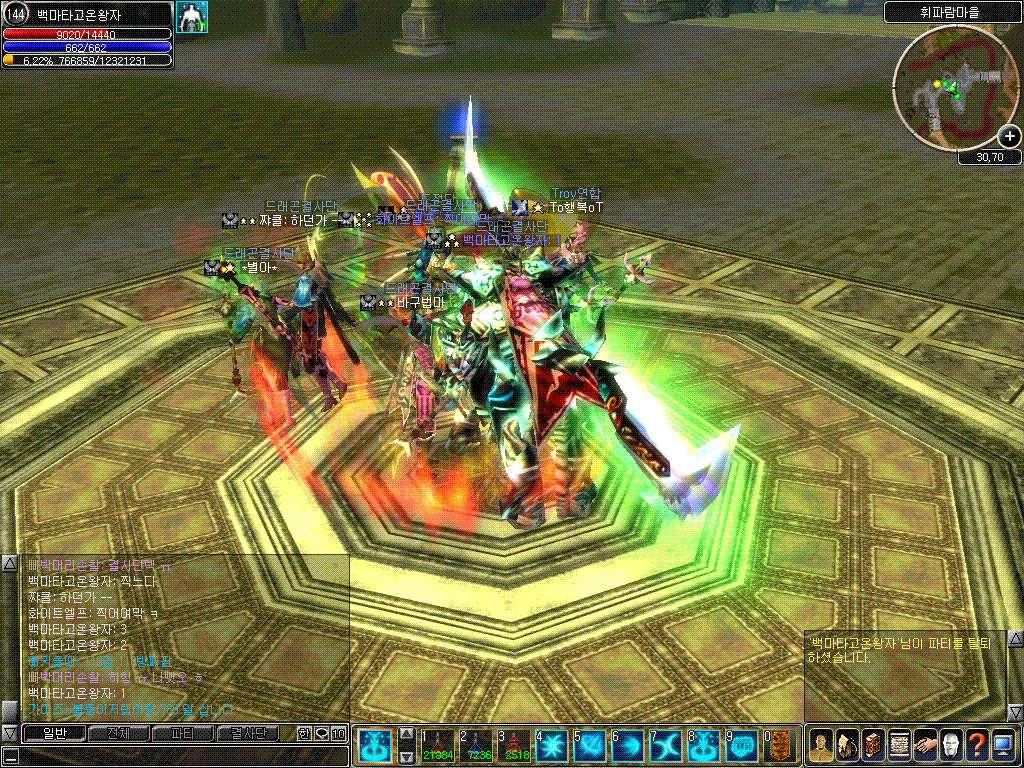Open the 파티 chat tab
This screenshot has height=768, width=1024.
coord(182,733)
